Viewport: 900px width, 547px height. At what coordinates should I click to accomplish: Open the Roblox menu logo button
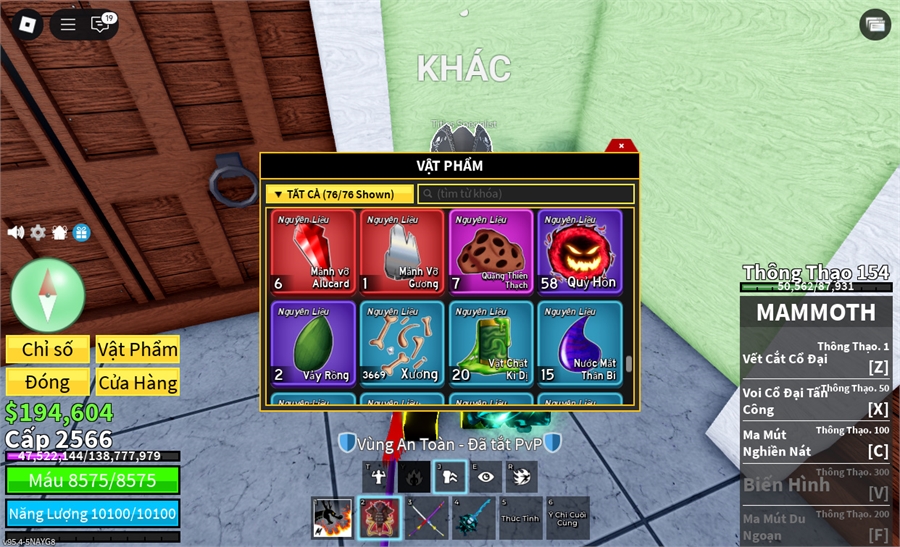[26, 25]
